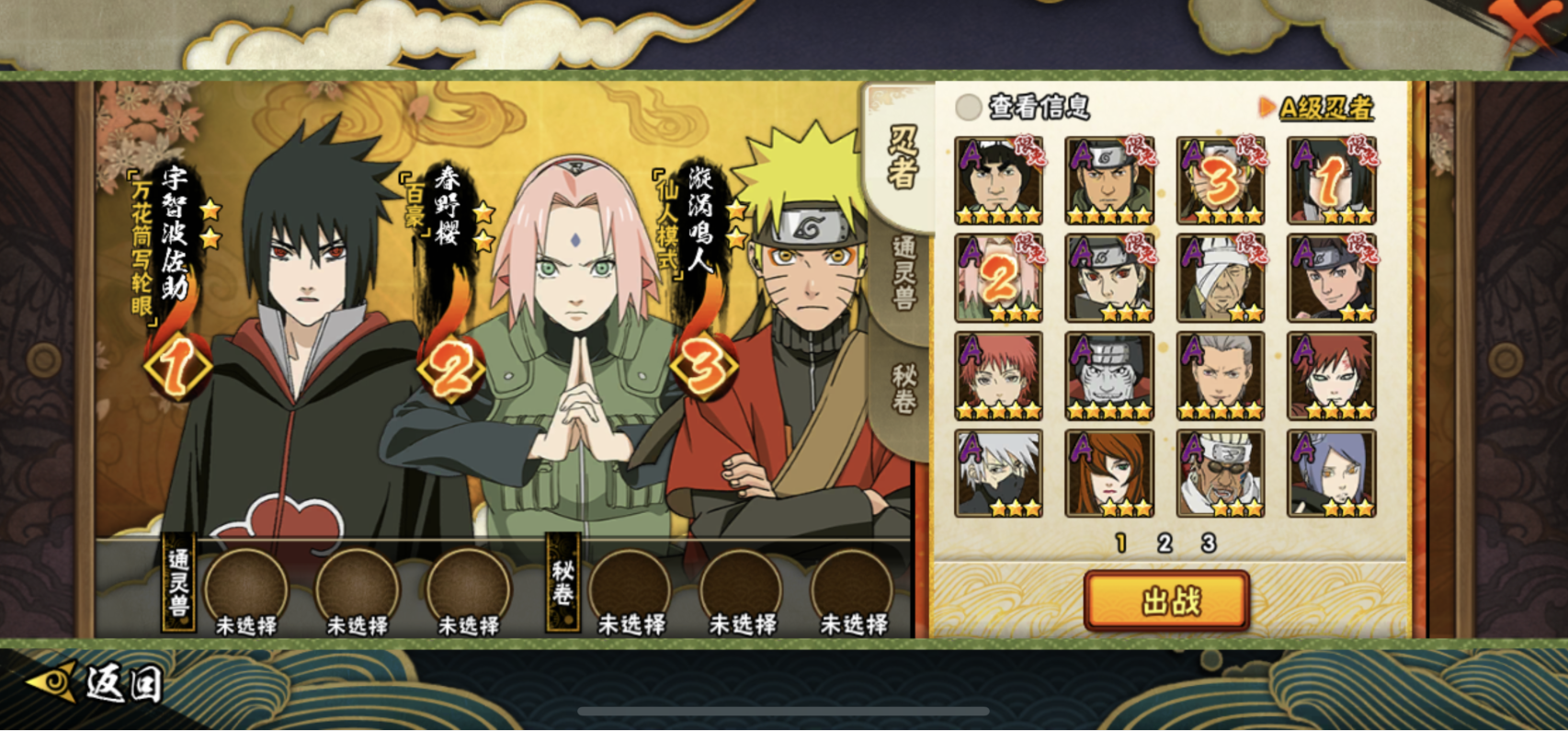Pick the Gaara portrait with forehead tattoo
Image resolution: width=1568 pixels, height=731 pixels.
pos(1331,376)
